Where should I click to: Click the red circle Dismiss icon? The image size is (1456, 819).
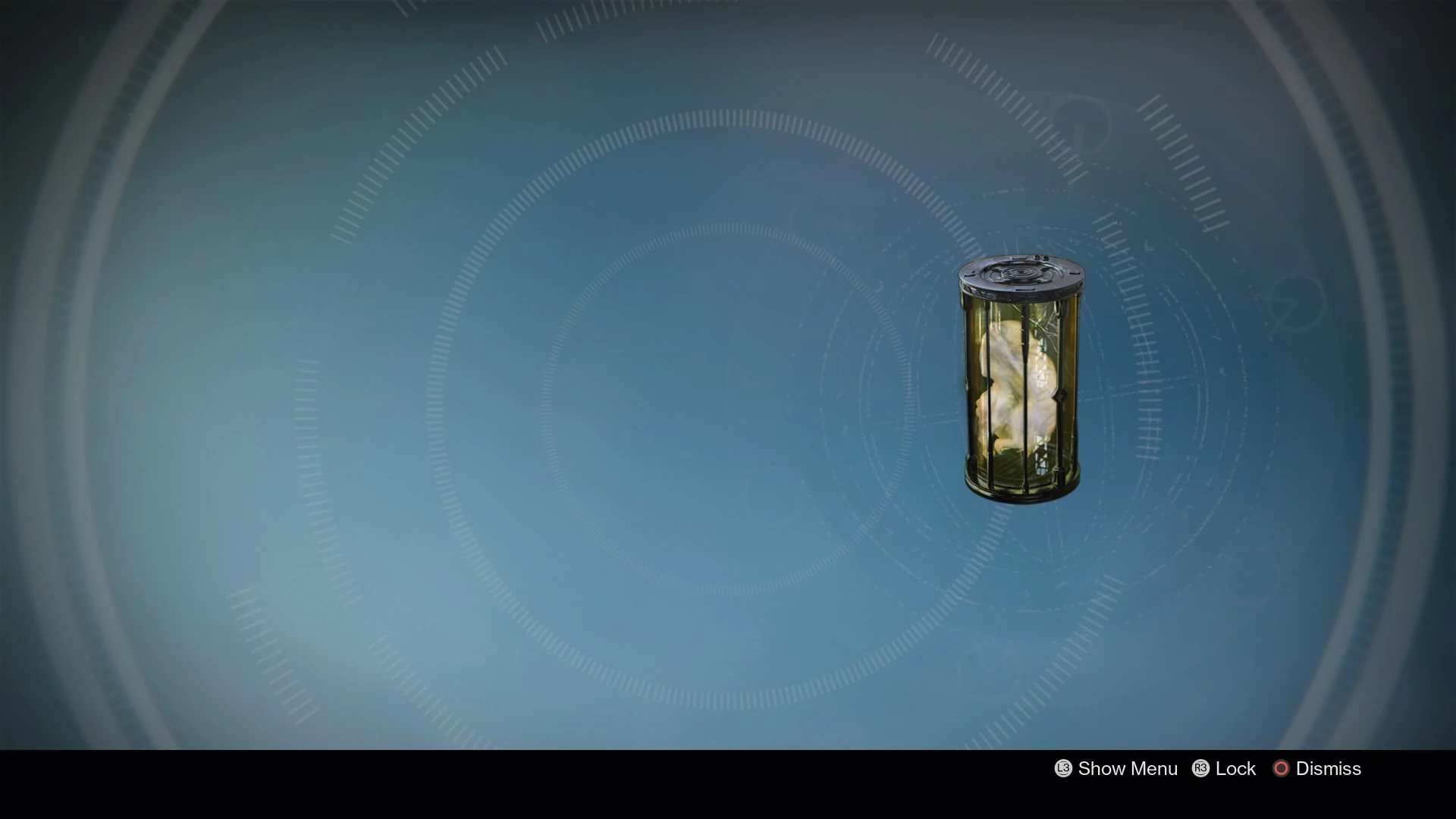coord(1282,769)
